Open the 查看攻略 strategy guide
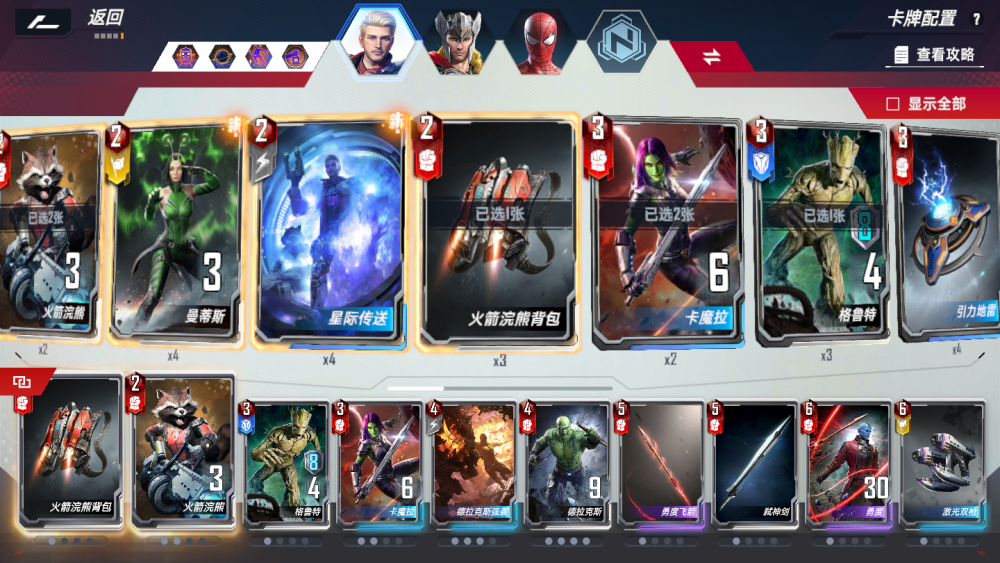Screen dimensions: 1000x563 935,54
